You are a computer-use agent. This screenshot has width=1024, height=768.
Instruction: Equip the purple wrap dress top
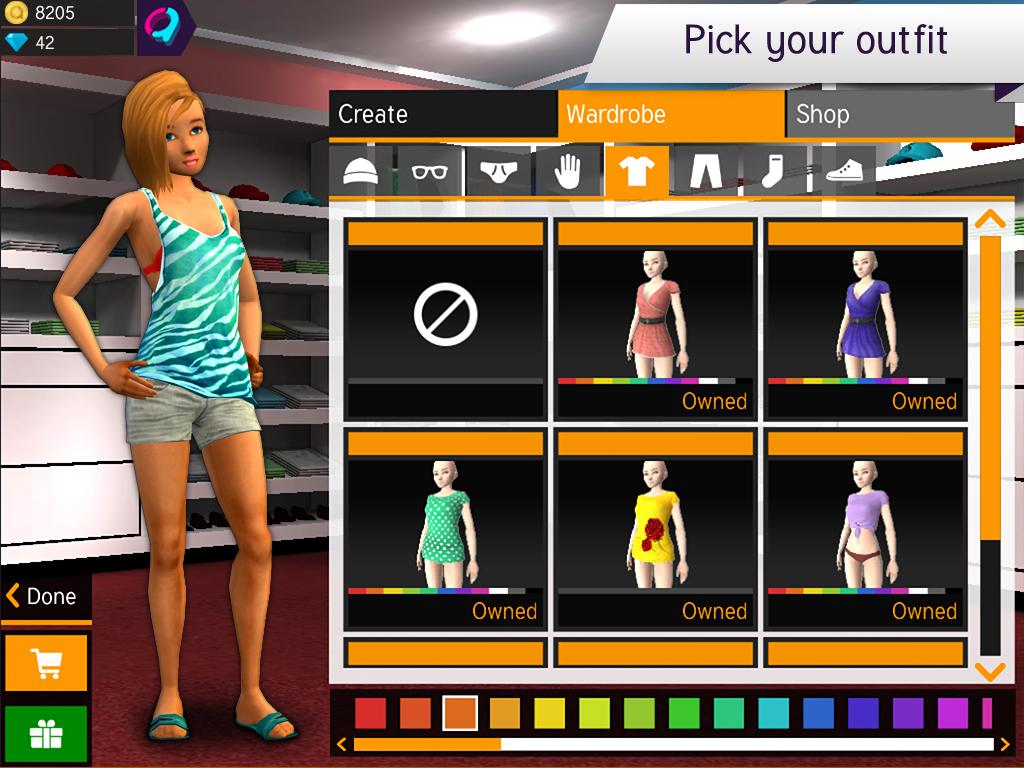tap(865, 319)
